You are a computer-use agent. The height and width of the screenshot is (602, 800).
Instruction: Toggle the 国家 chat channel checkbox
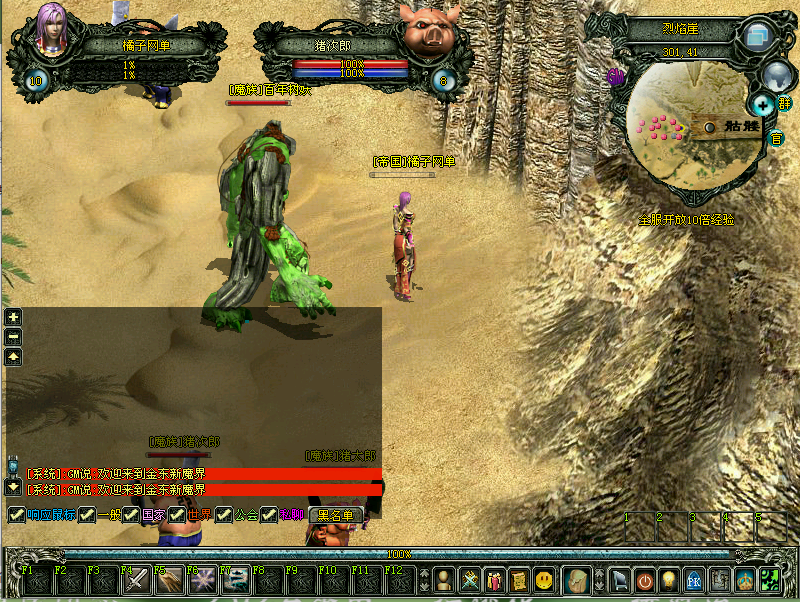(131, 515)
